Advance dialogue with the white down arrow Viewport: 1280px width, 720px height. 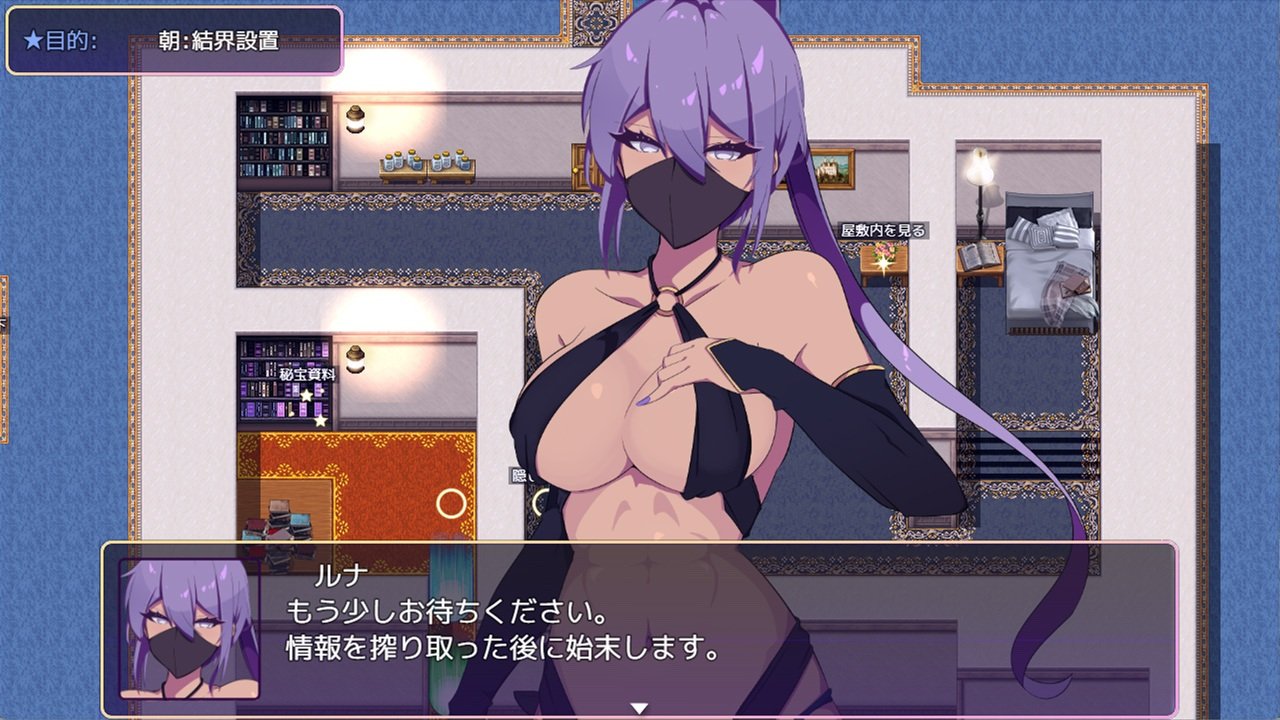coord(639,708)
